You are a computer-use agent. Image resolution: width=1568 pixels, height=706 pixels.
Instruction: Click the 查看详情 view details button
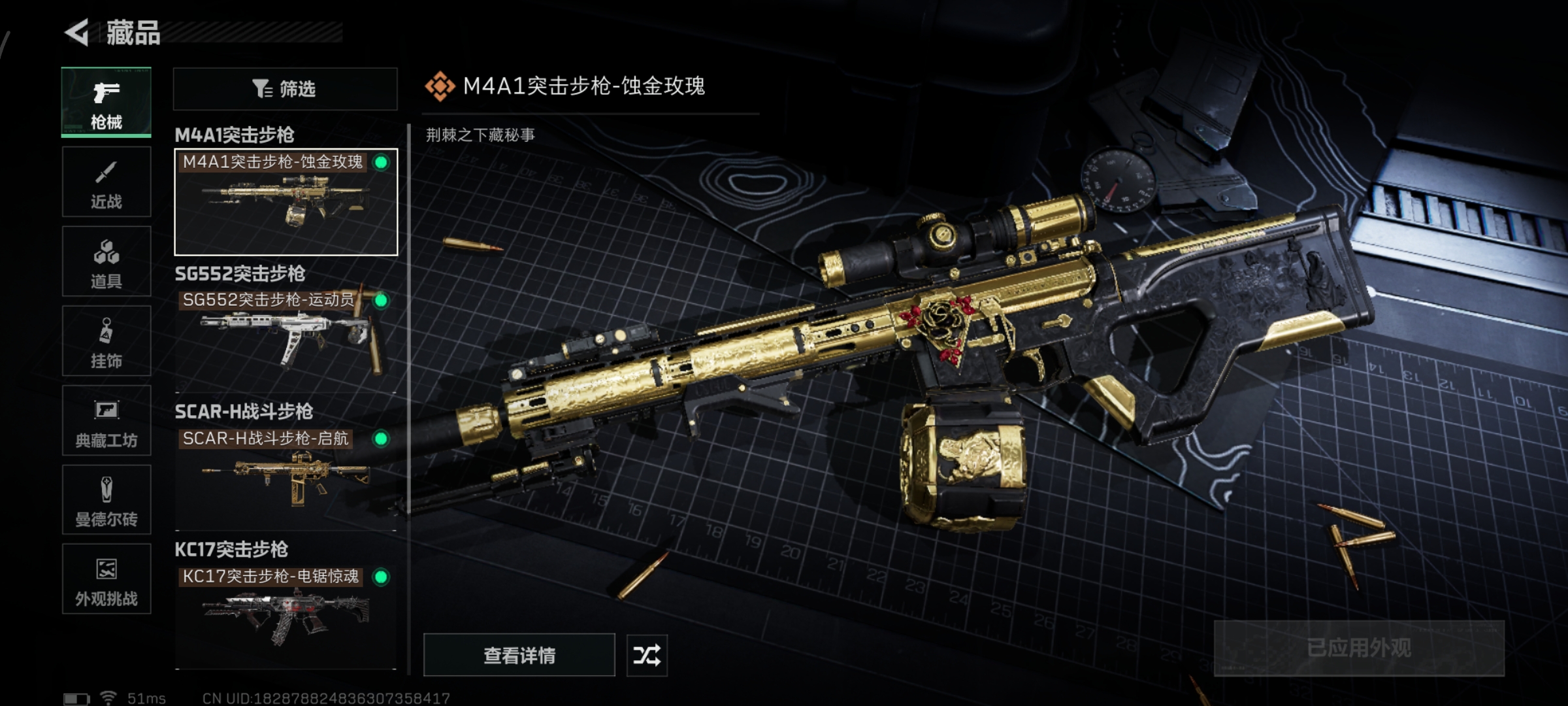(x=519, y=655)
